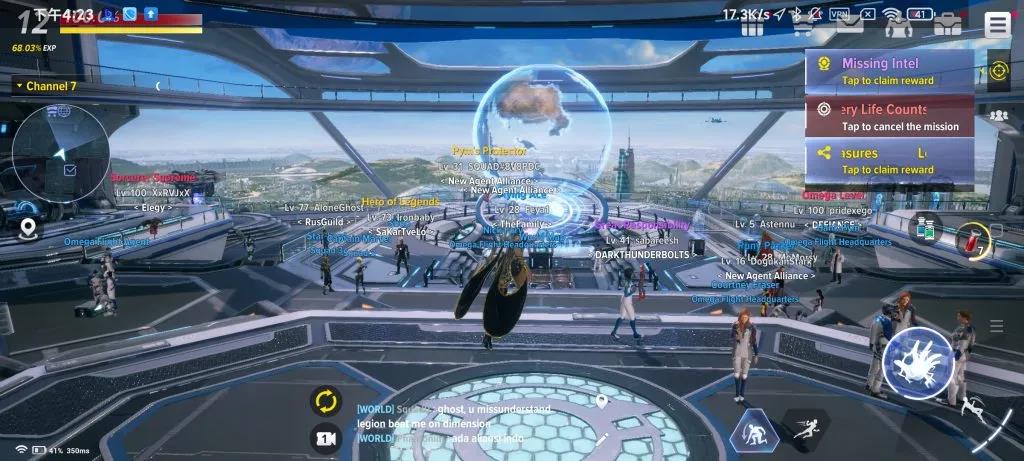Switch to the team members tab
The image size is (1024, 461).
point(998,116)
